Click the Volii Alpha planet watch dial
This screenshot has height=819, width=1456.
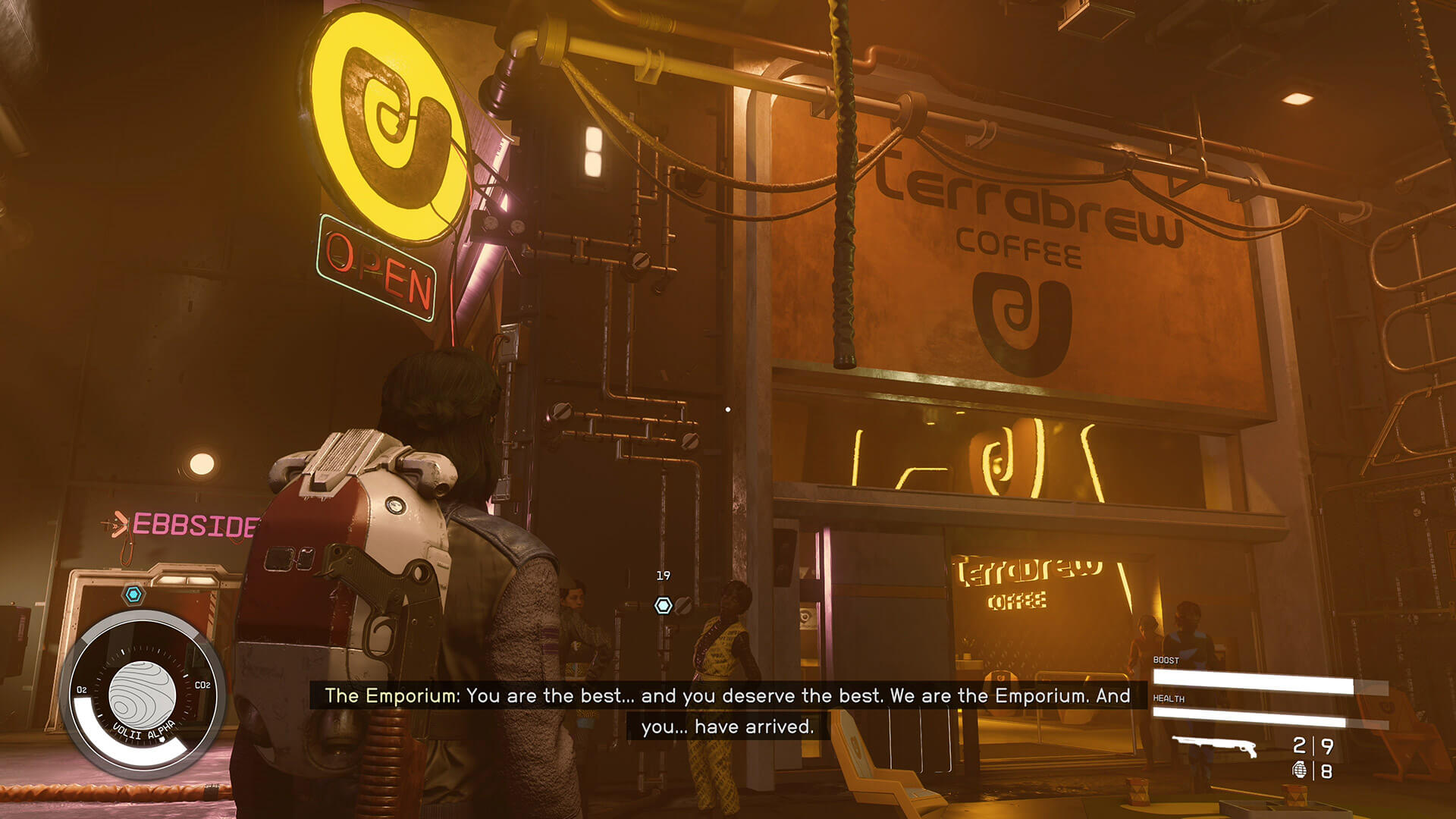(142, 694)
